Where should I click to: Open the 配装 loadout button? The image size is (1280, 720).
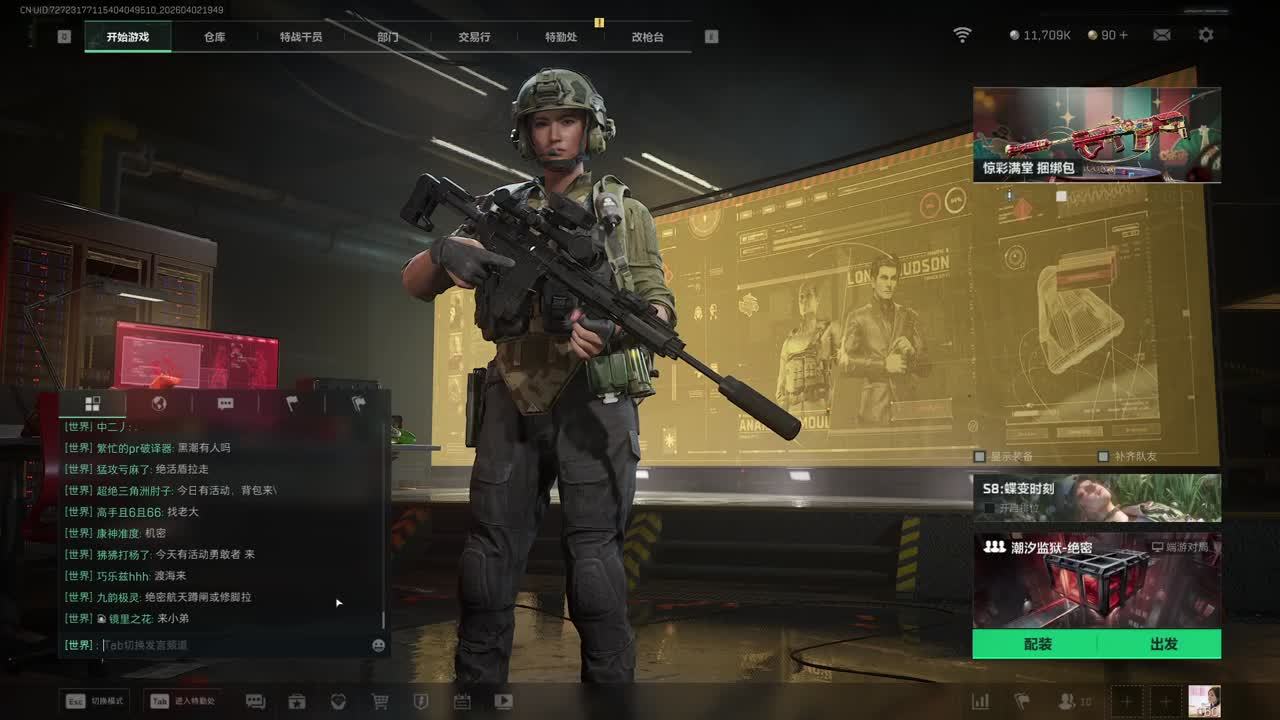pos(1037,644)
